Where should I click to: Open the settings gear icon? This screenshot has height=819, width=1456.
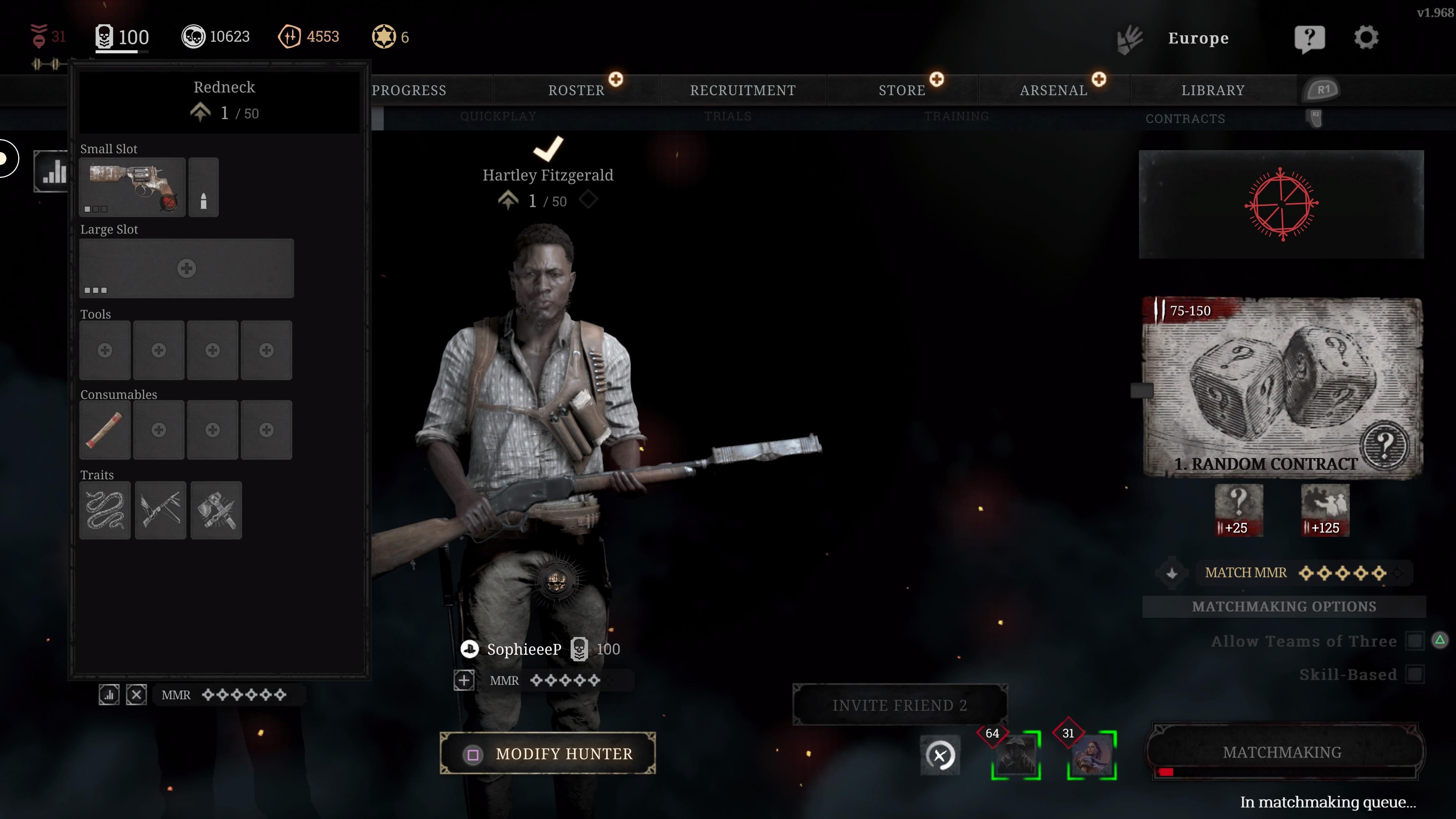point(1366,38)
